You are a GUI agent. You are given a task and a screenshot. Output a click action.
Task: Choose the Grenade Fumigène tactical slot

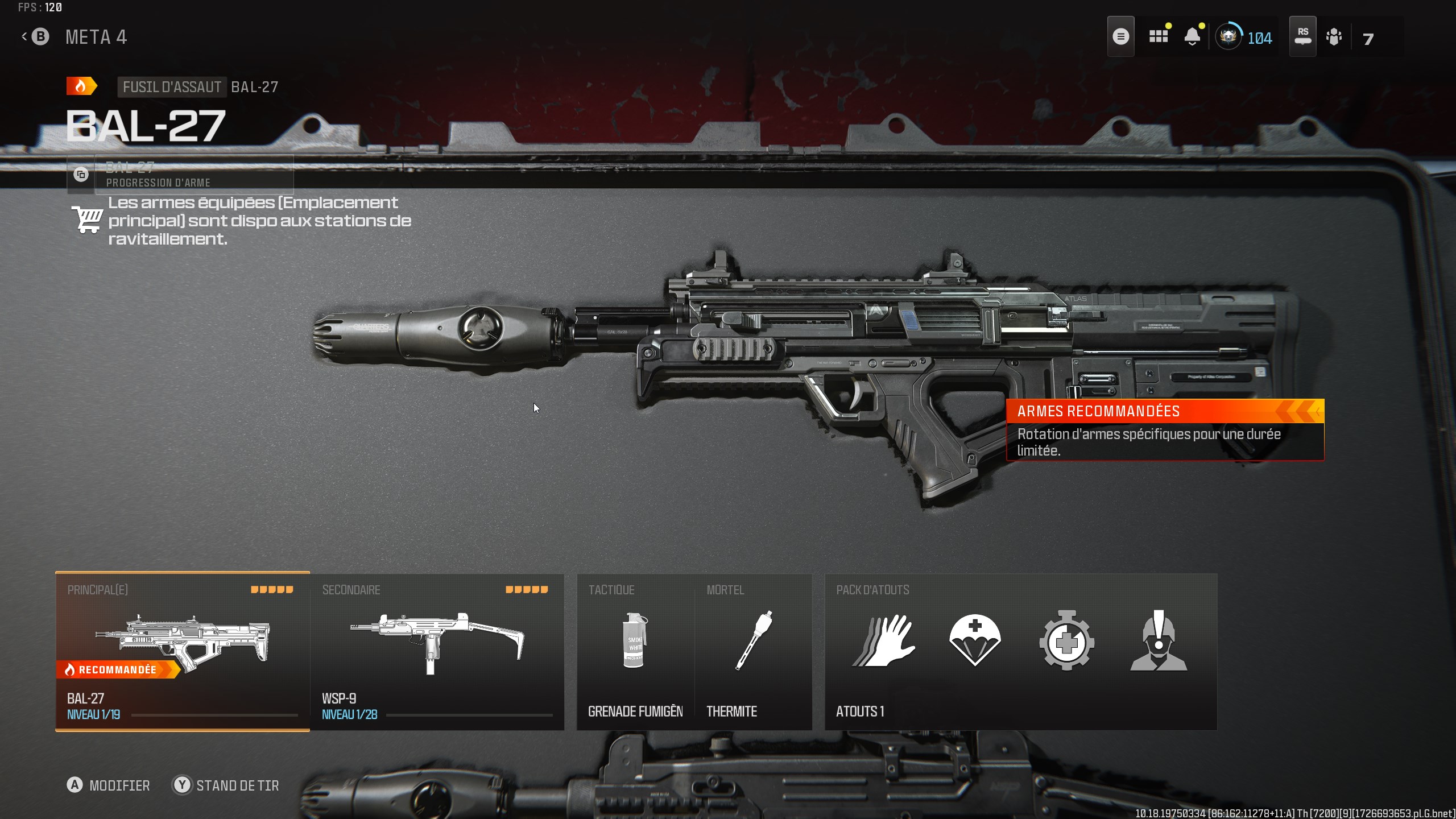[635, 651]
